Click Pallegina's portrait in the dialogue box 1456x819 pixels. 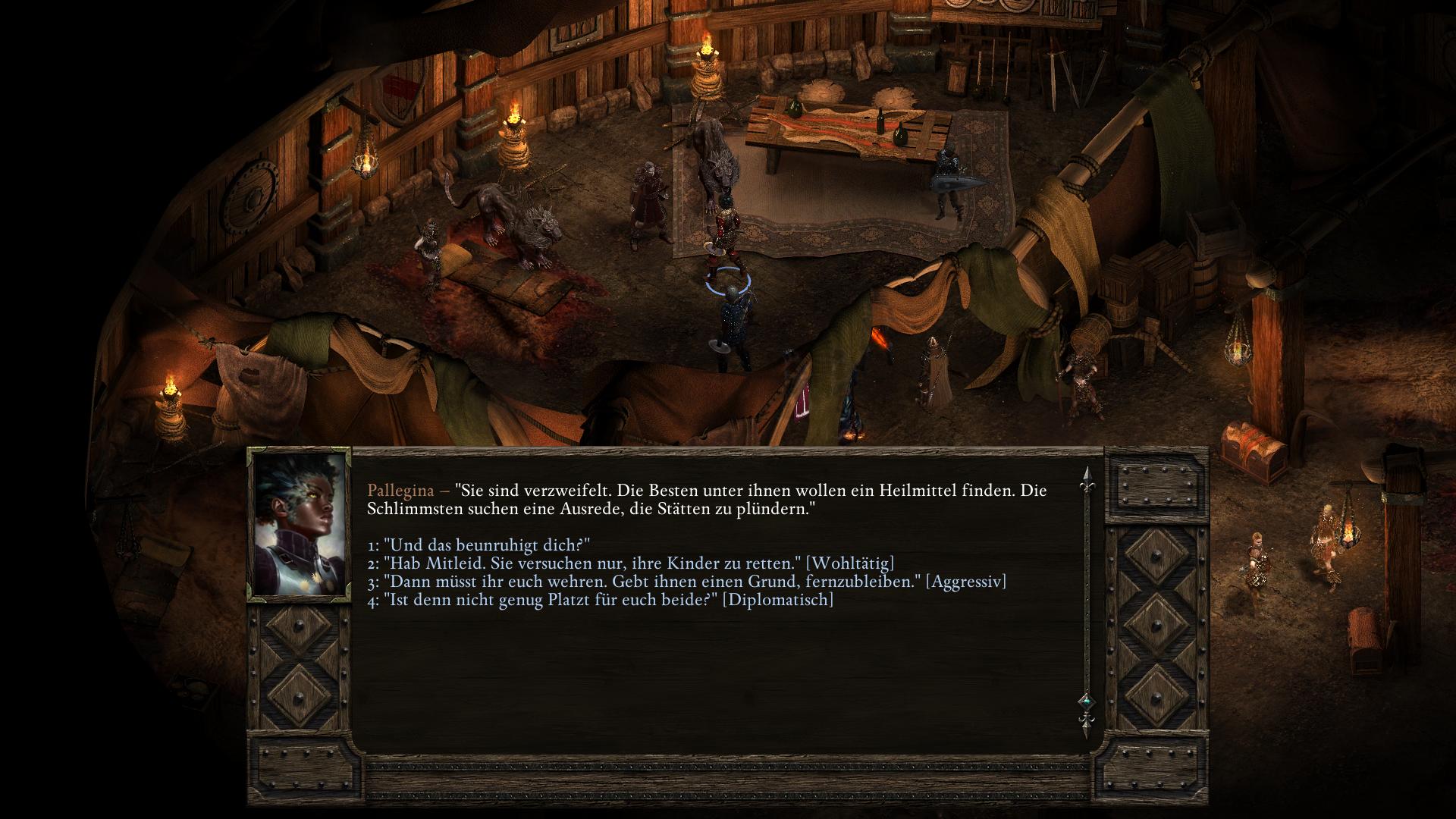(299, 525)
